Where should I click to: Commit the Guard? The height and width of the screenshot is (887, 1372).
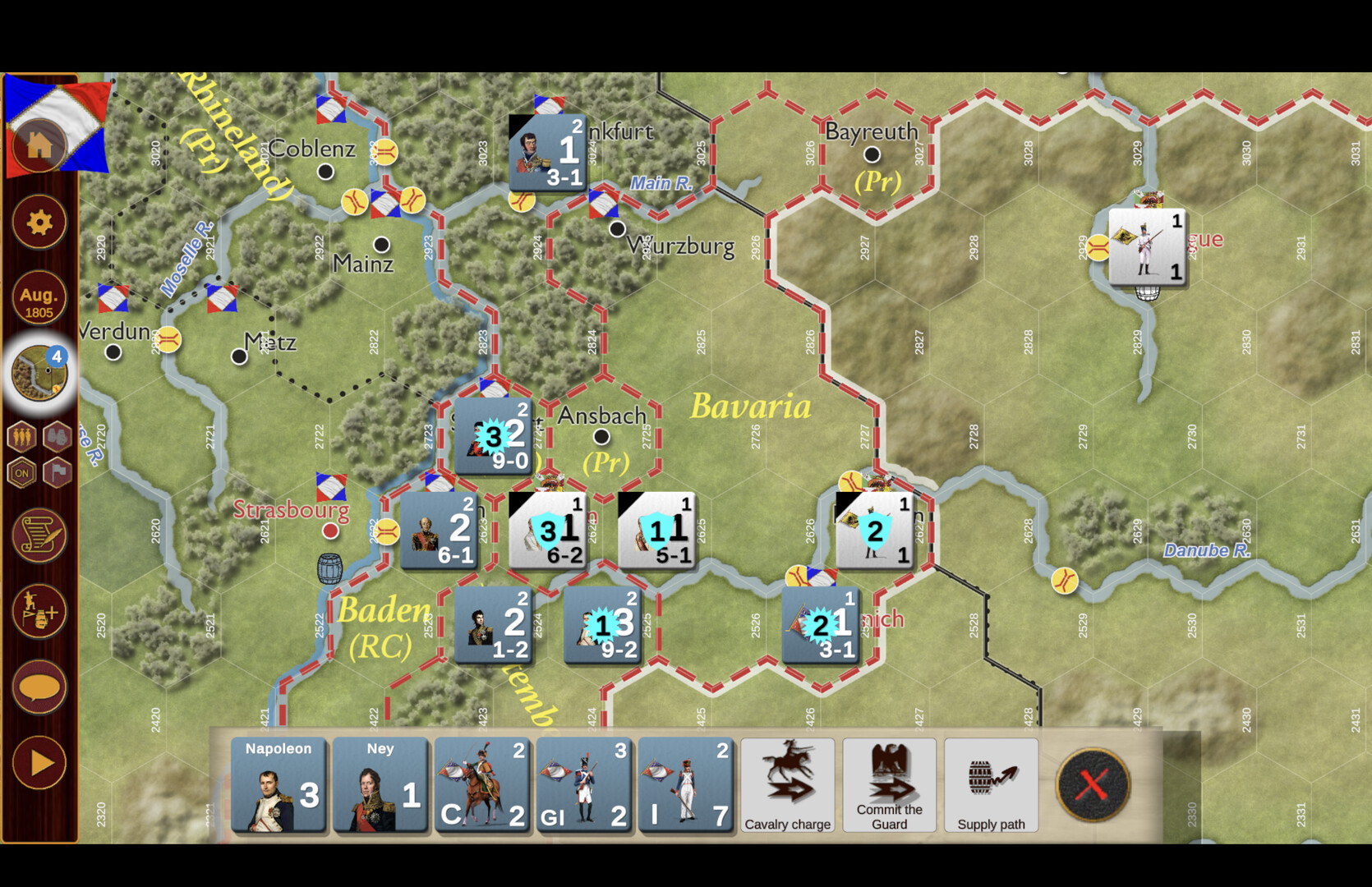(x=889, y=784)
